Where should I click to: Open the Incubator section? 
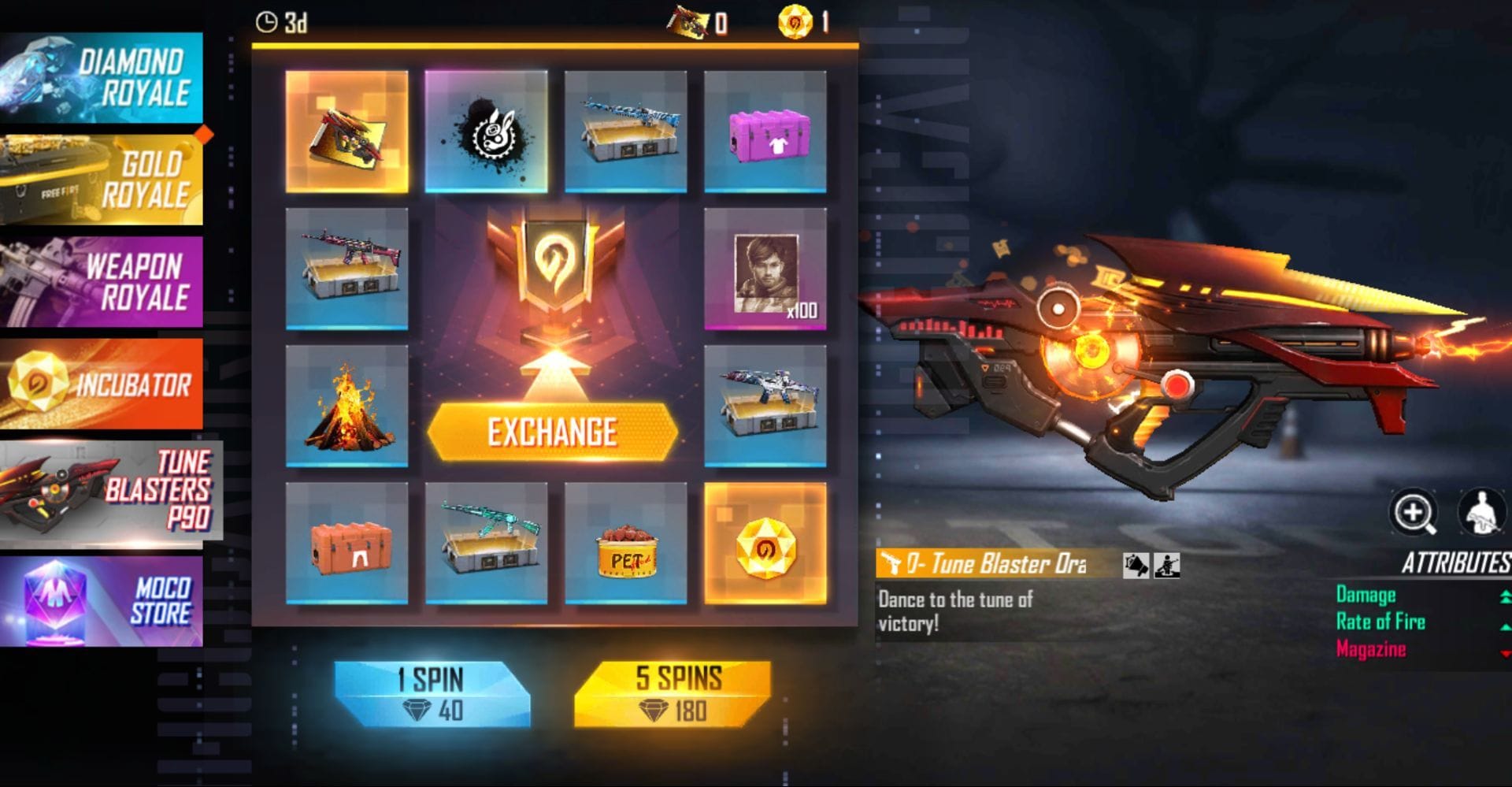(x=101, y=384)
